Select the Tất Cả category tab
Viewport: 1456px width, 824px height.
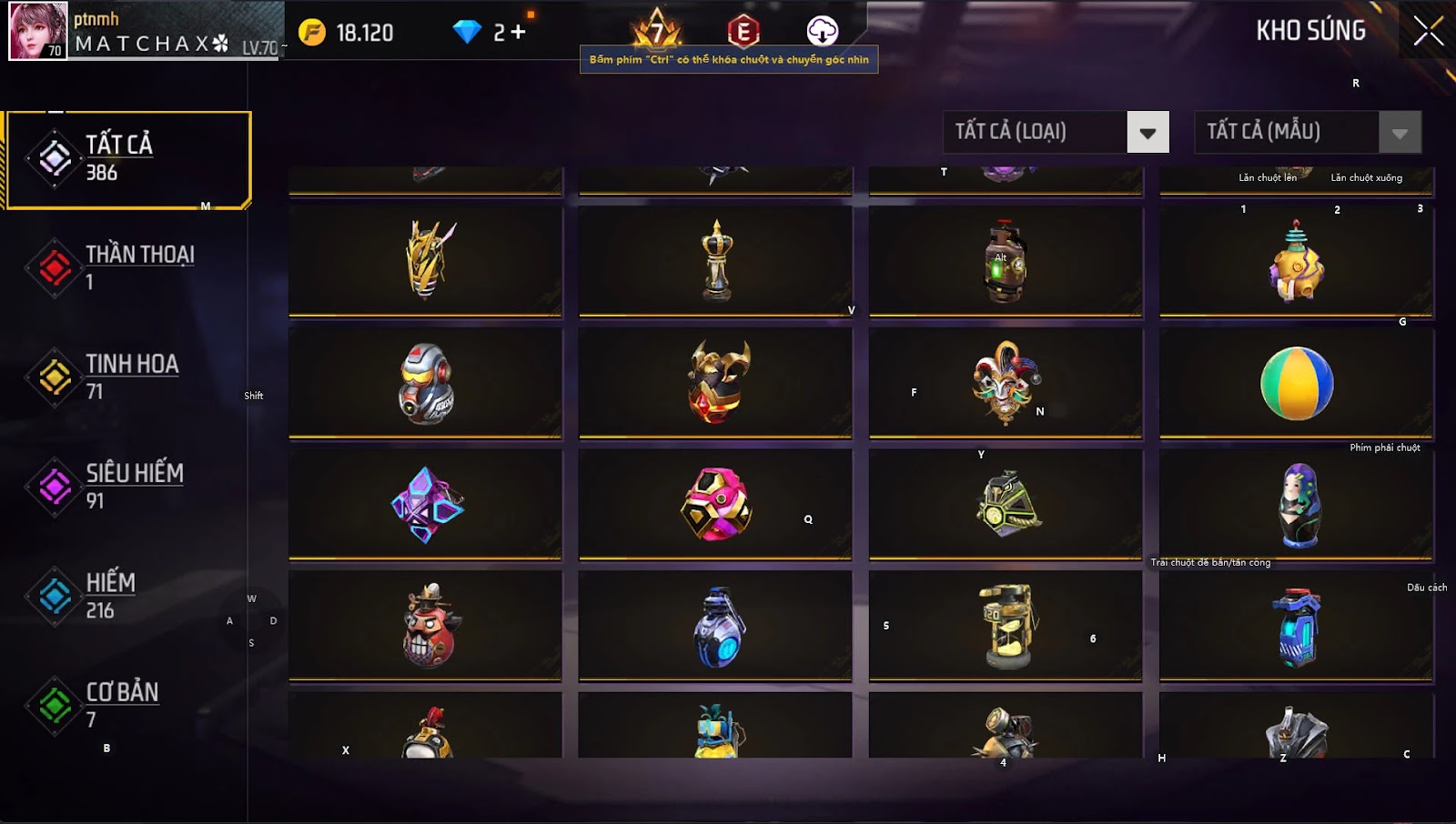127,159
